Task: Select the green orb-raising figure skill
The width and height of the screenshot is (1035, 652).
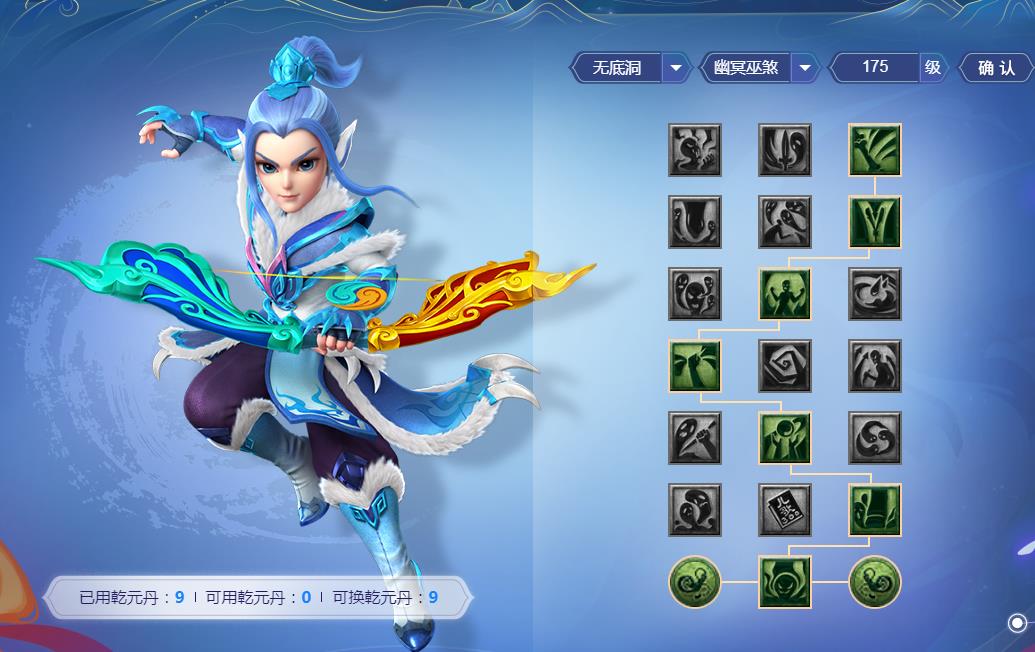Action: tap(785, 438)
